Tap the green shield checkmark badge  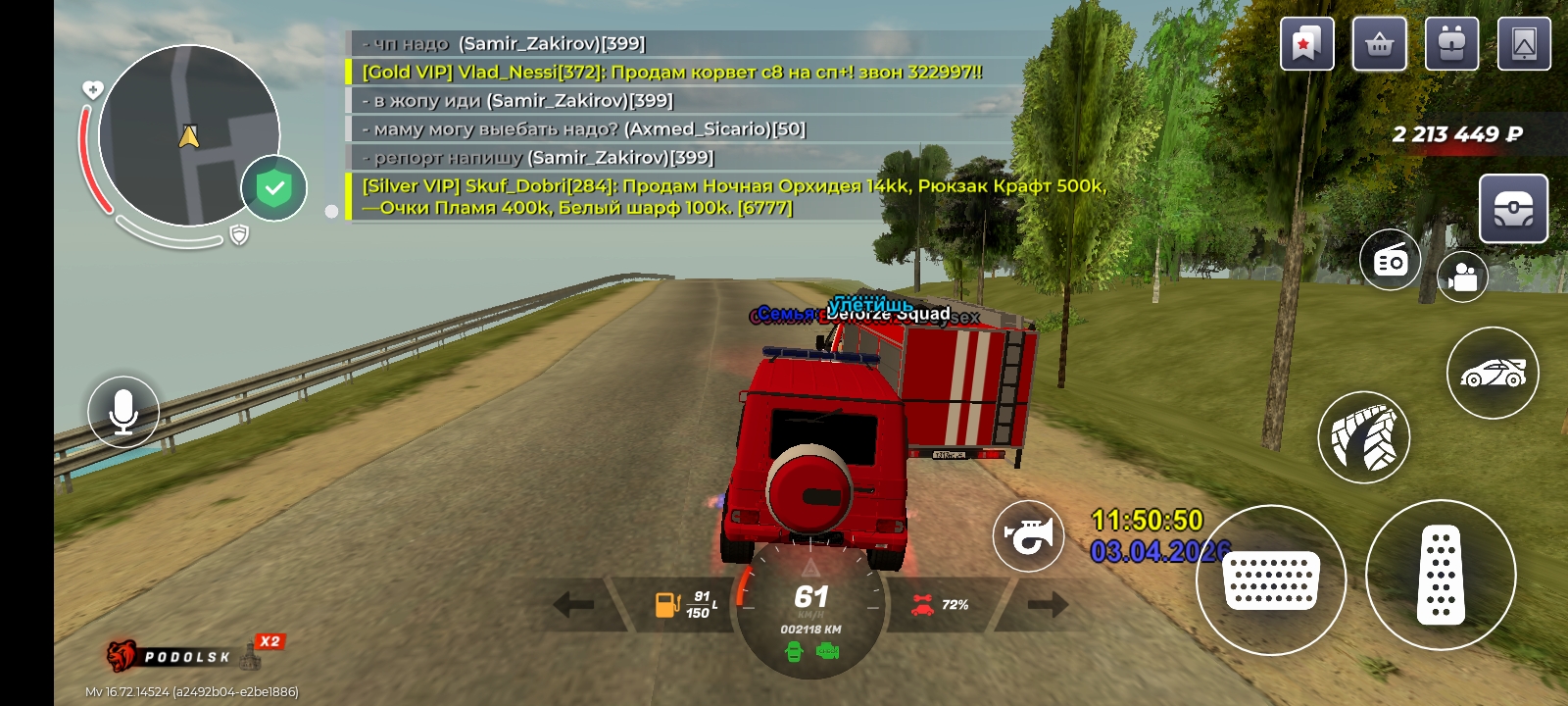pos(274,187)
